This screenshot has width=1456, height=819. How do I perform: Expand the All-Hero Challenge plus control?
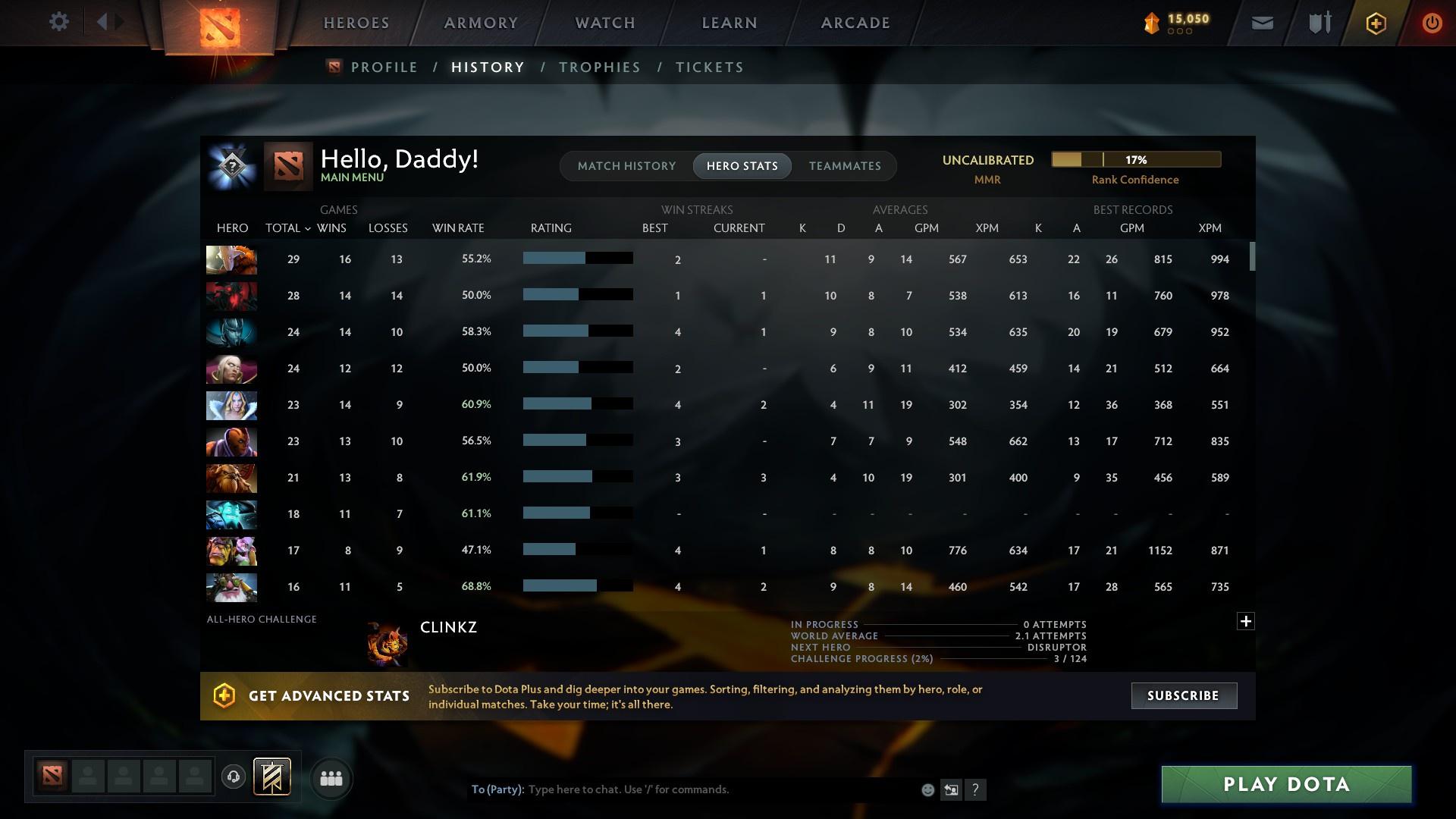1244,621
